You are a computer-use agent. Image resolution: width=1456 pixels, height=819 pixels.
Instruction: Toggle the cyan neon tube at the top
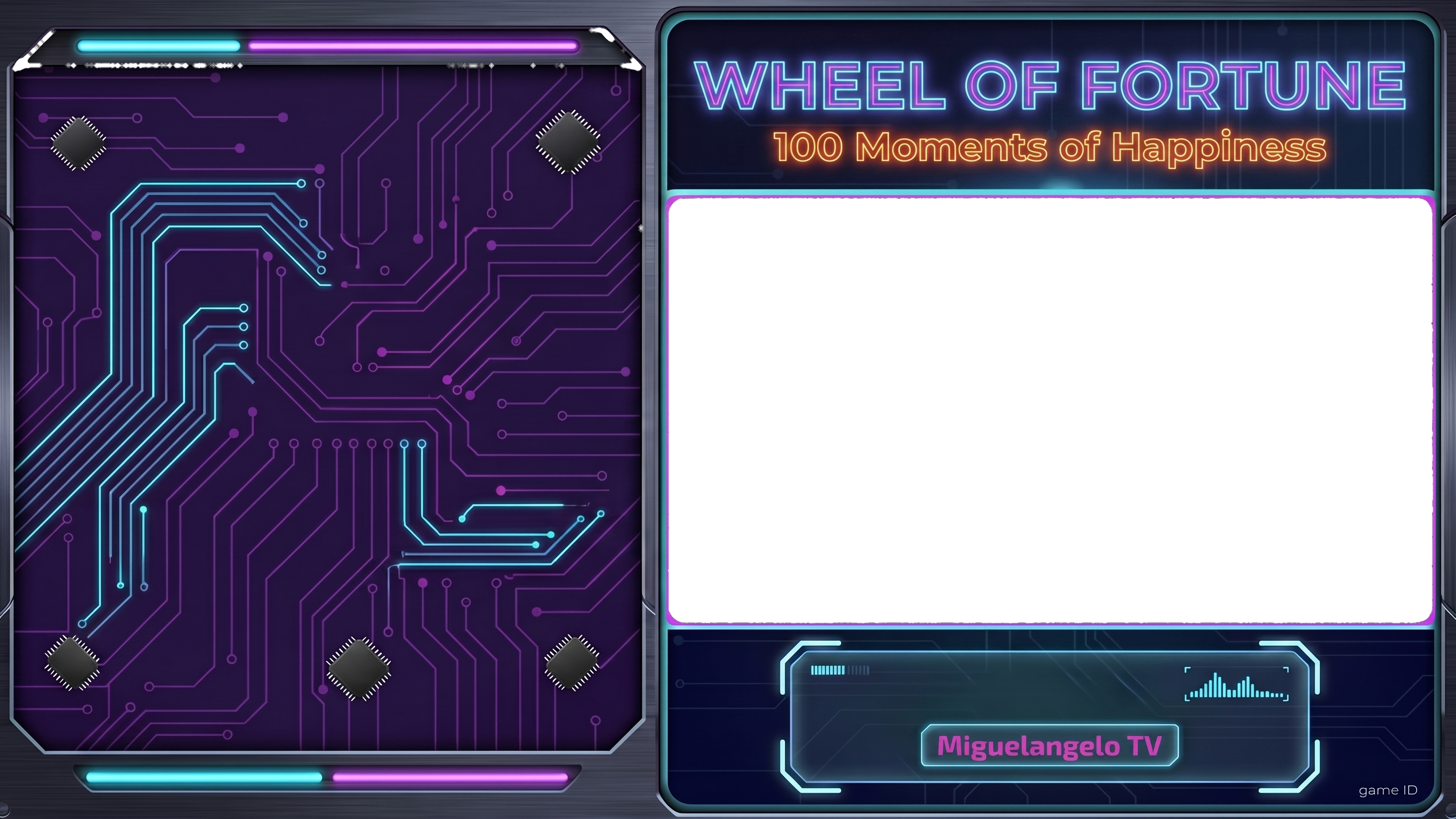tap(160, 45)
